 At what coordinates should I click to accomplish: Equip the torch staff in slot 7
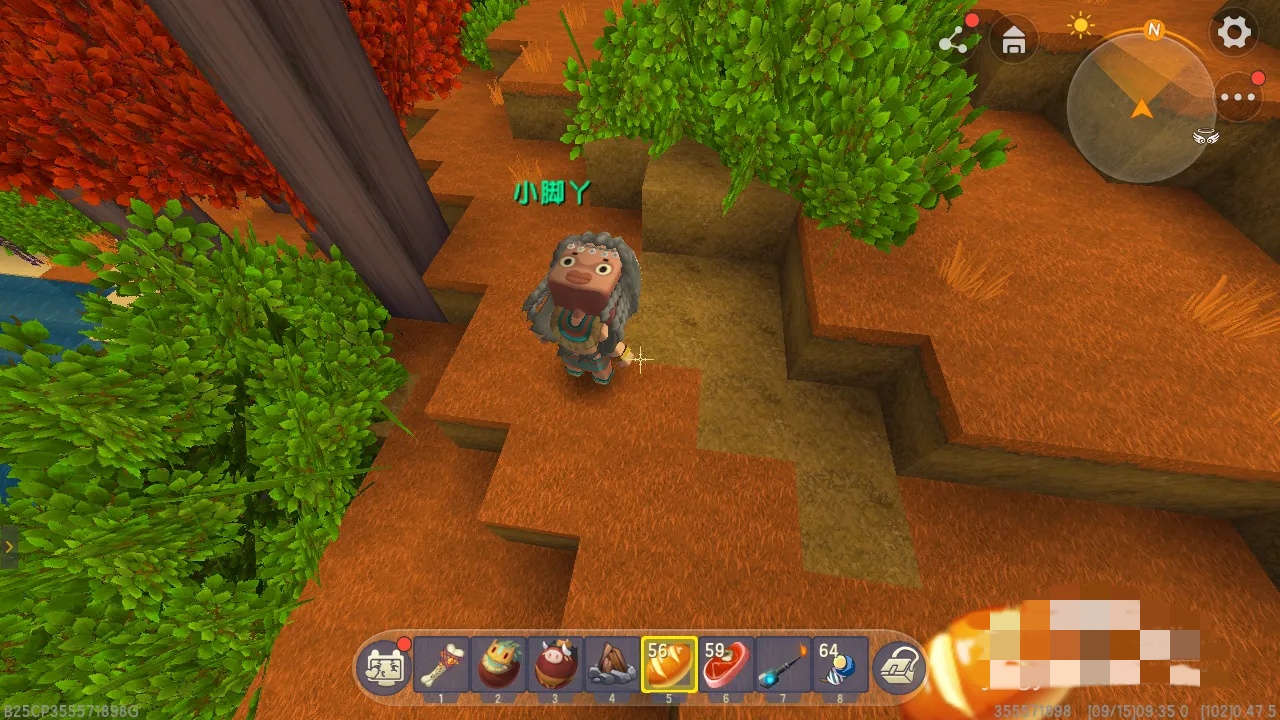pos(783,664)
